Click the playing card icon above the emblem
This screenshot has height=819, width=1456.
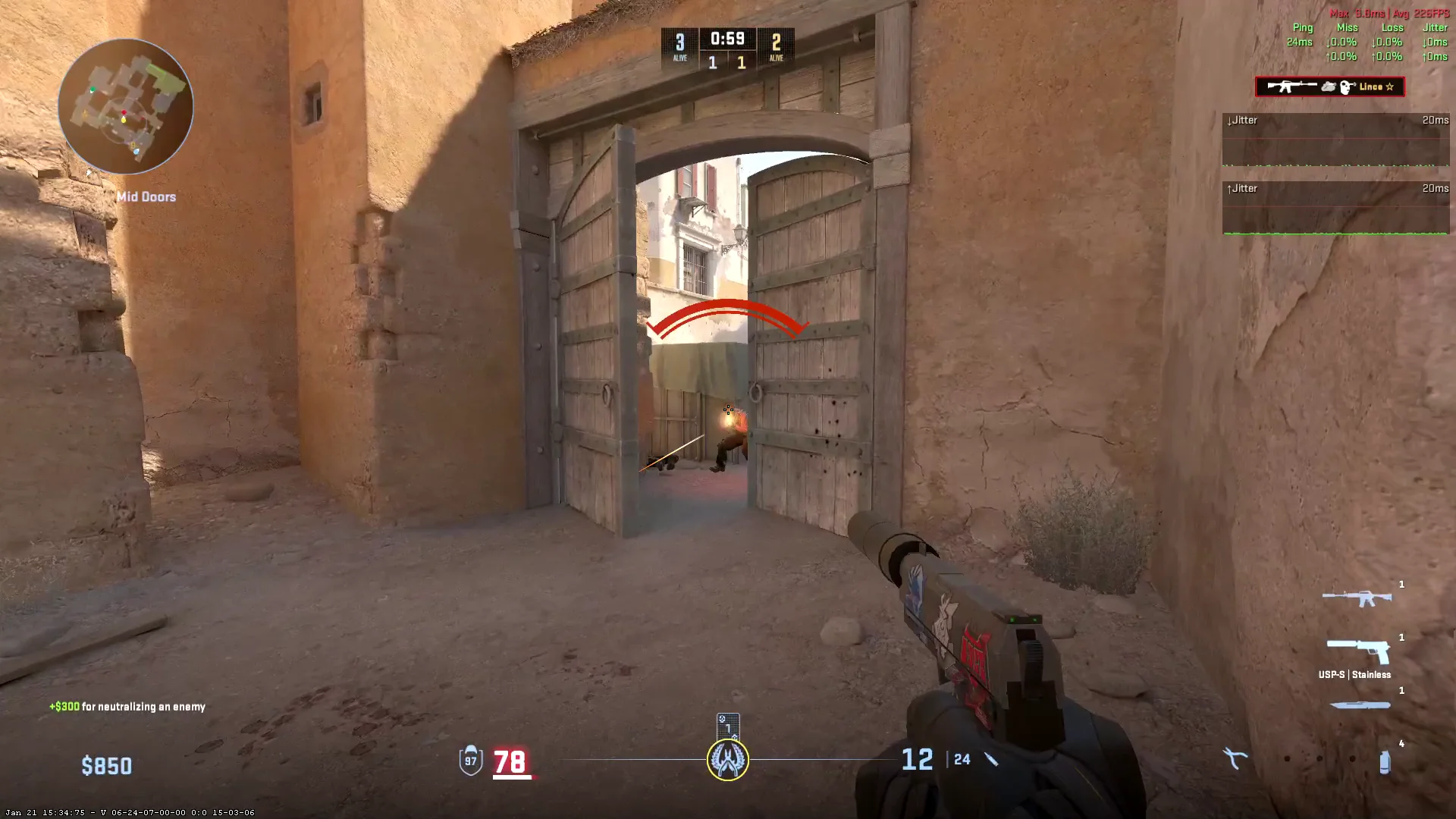727,725
